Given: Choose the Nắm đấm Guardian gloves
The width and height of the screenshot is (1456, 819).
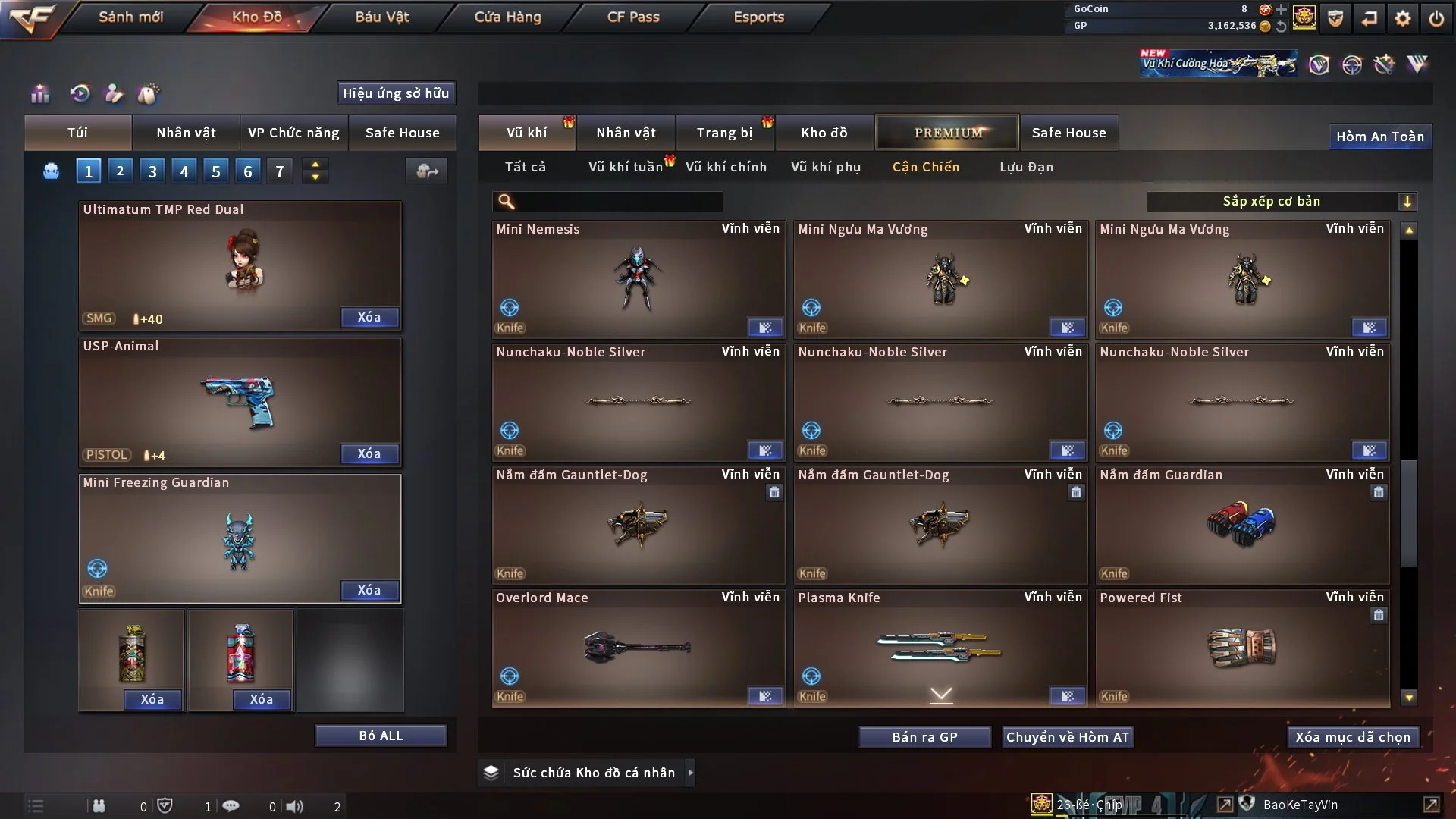Looking at the screenshot, I should pyautogui.click(x=1242, y=525).
